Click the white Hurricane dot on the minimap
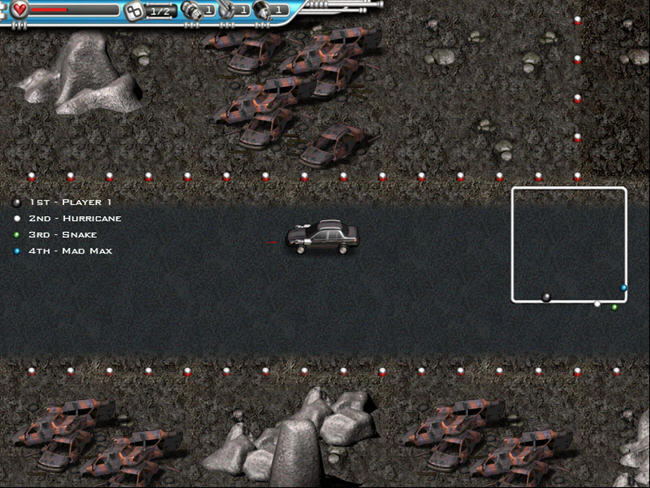This screenshot has width=650, height=488. (x=597, y=304)
